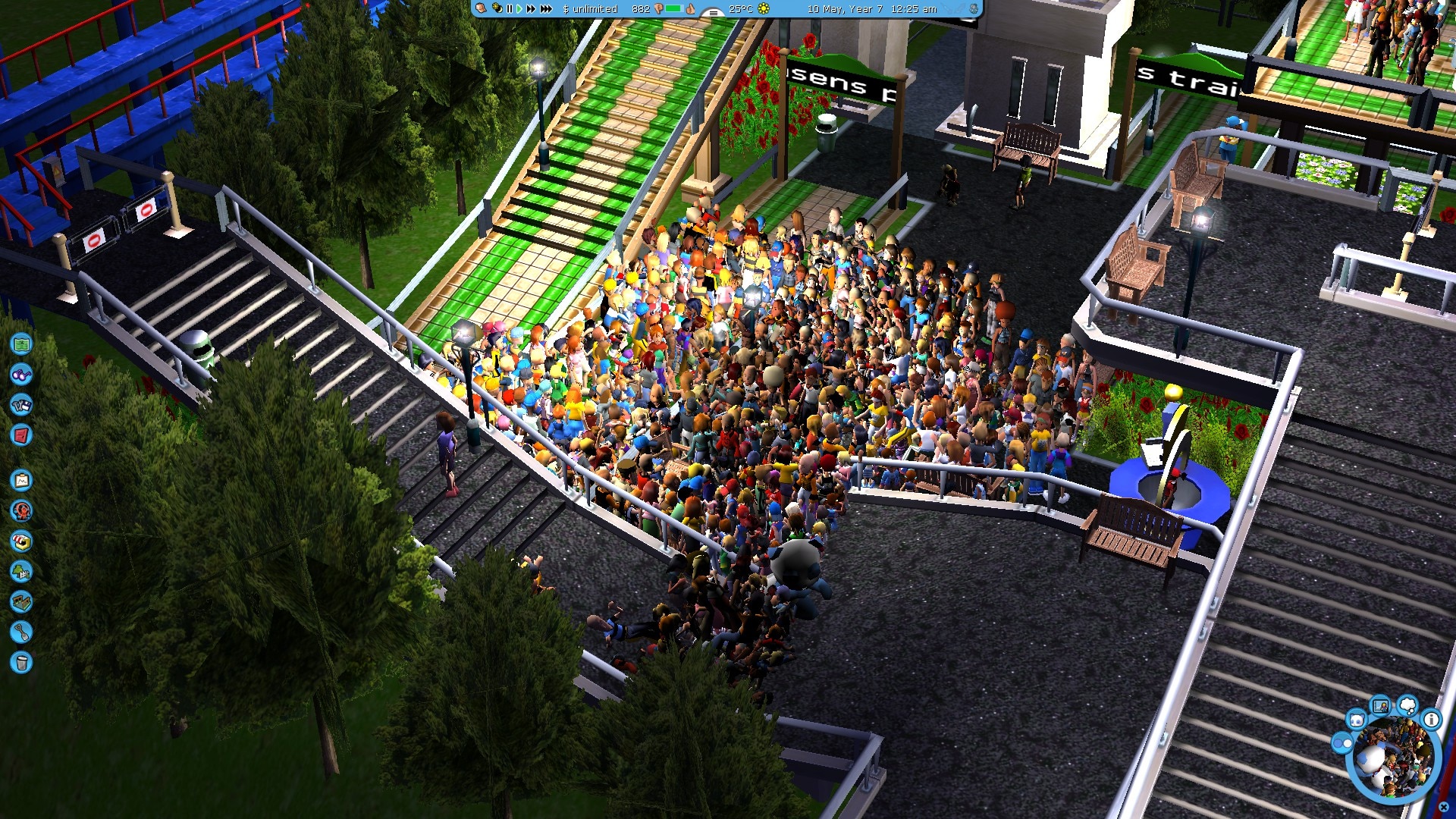The width and height of the screenshot is (1456, 819).
Task: Open the ferris wheel rides menu
Action: click(21, 511)
